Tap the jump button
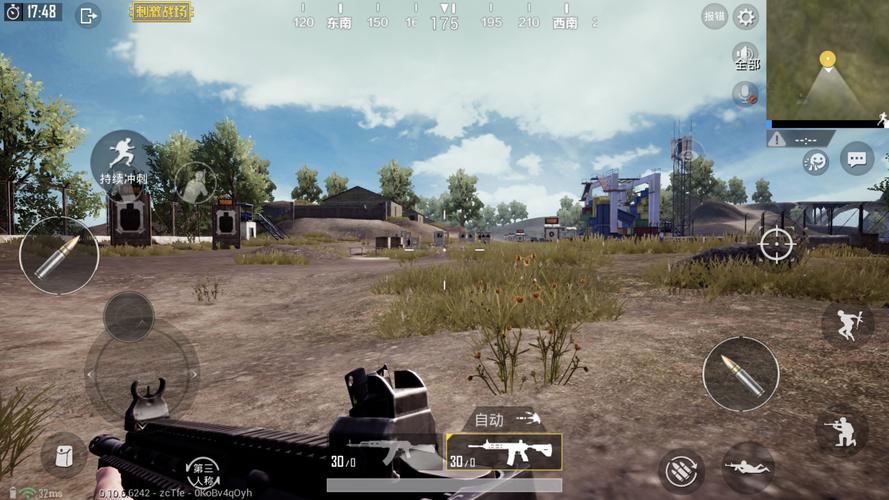 point(847,324)
